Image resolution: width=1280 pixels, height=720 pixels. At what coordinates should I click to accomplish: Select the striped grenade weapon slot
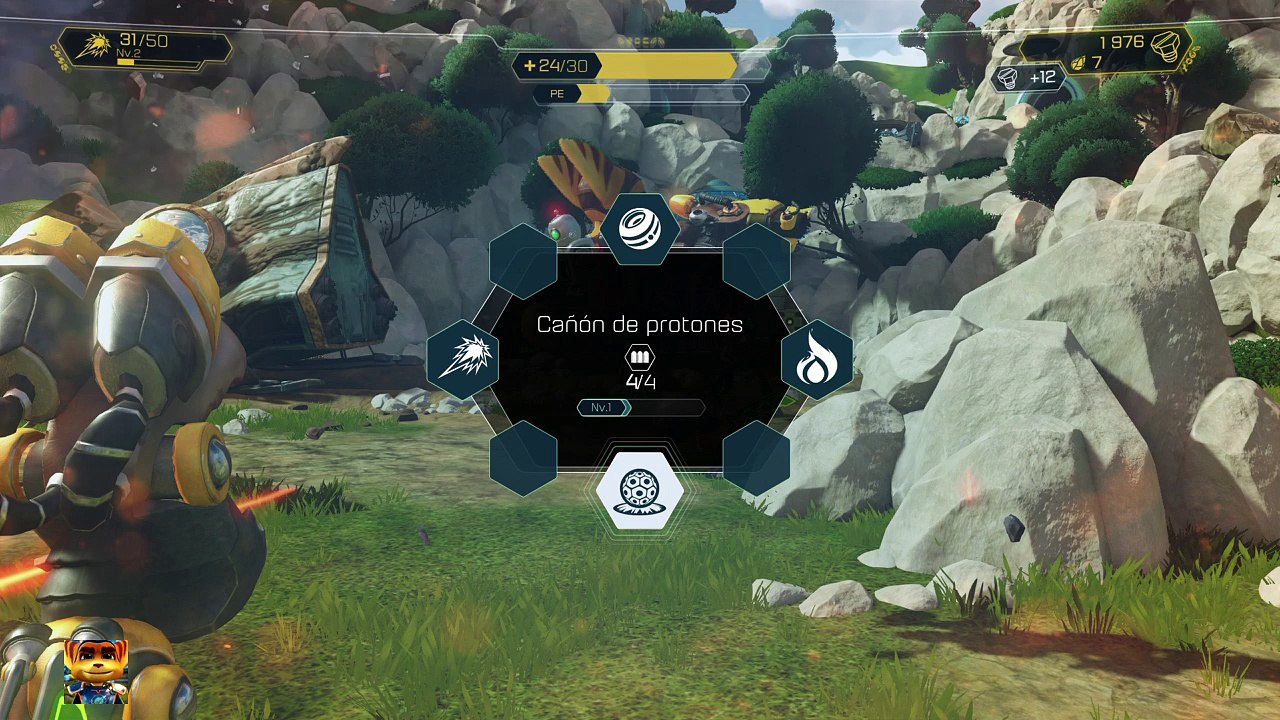tap(640, 228)
